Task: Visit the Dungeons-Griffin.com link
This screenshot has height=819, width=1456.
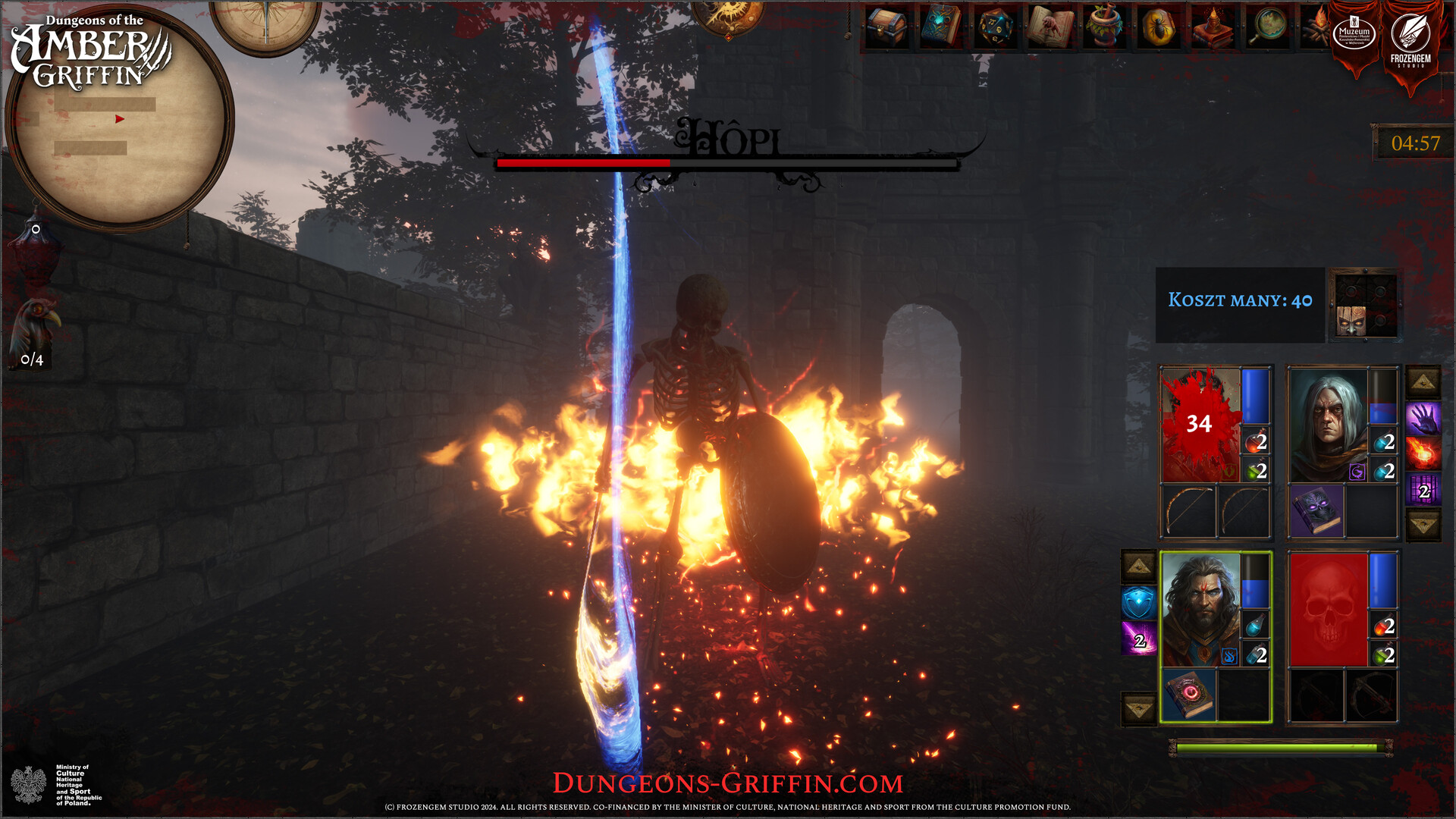Action: pyautogui.click(x=728, y=781)
